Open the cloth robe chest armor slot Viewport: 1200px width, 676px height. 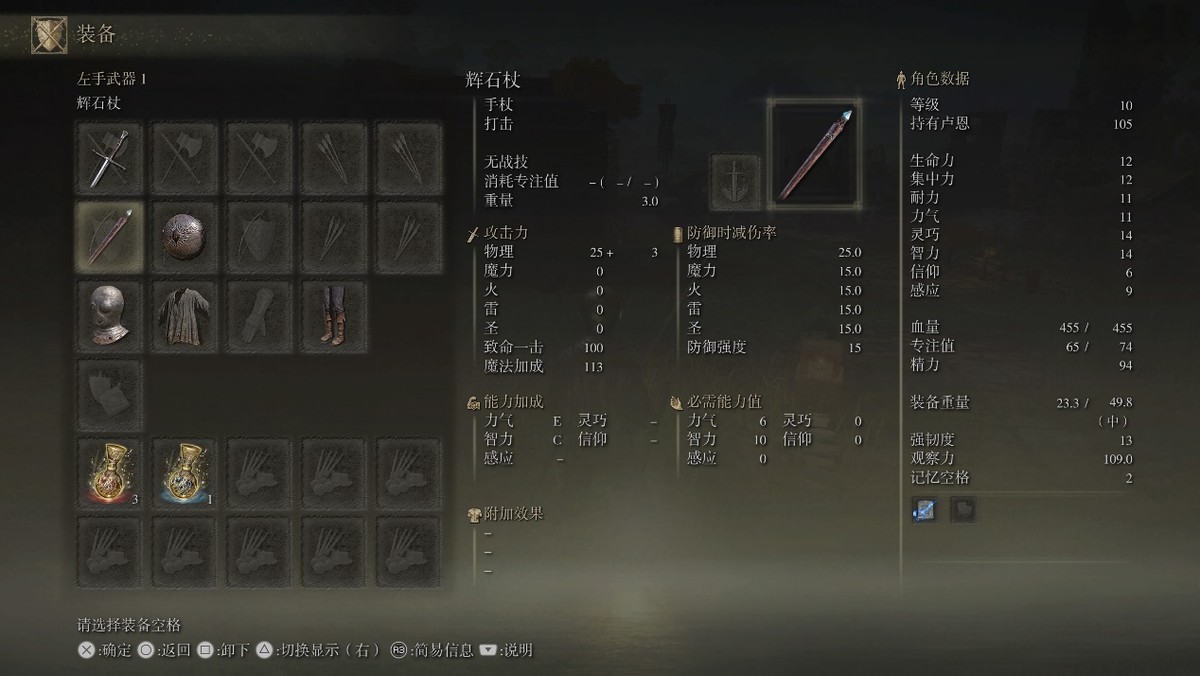(x=185, y=316)
